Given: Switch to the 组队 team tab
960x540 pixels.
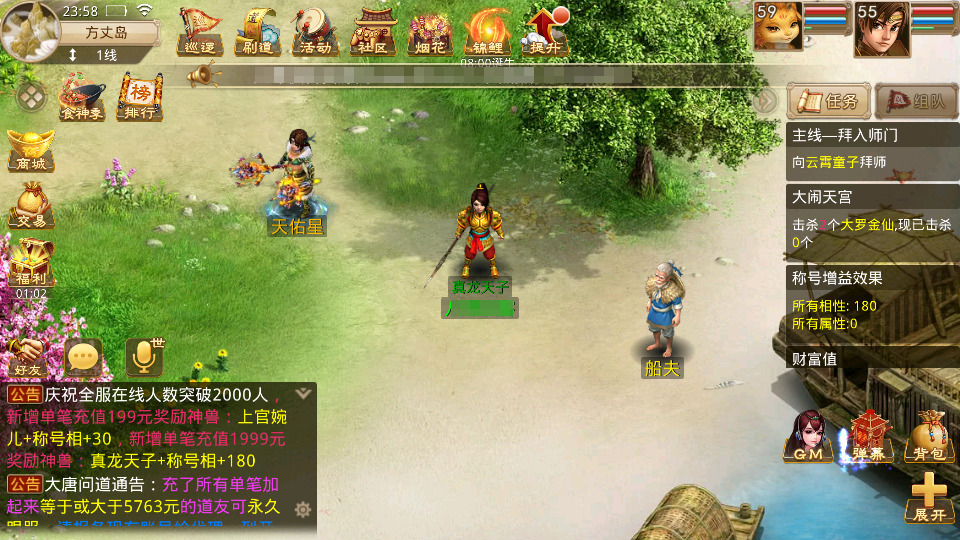Looking at the screenshot, I should pos(916,101).
